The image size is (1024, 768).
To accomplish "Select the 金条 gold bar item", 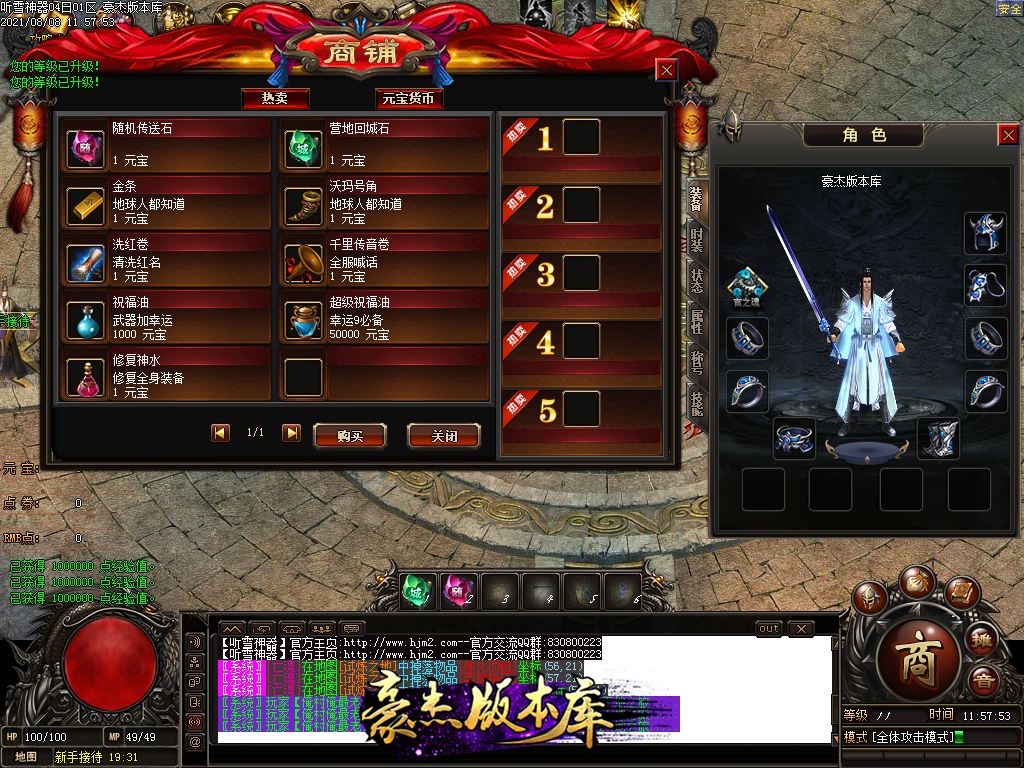I will point(86,206).
